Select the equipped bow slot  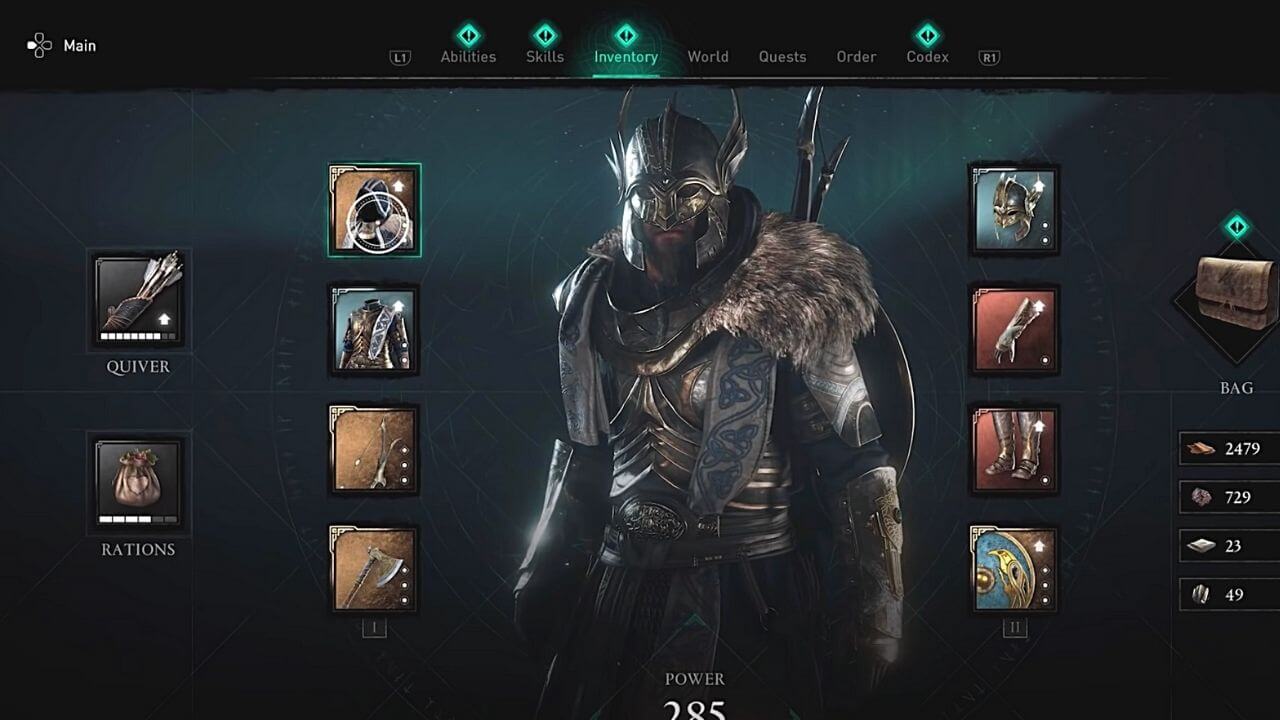click(x=375, y=448)
